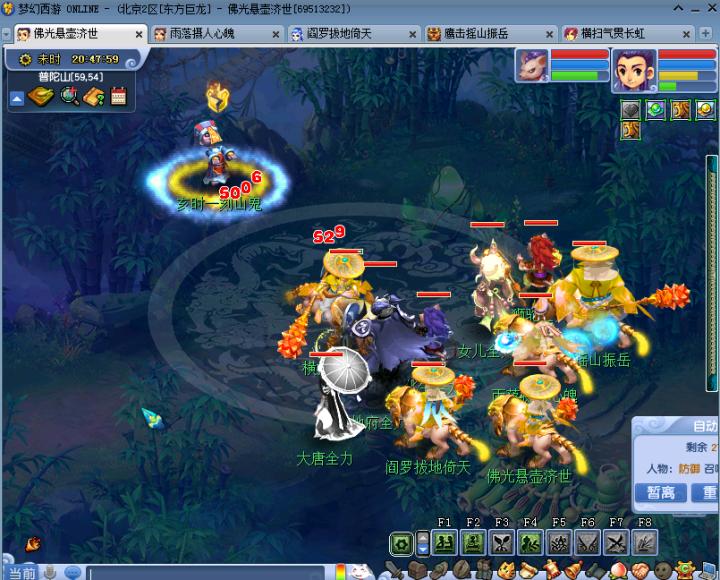Activate the F5 shortcut skill slot
This screenshot has width=720, height=580.
pyautogui.click(x=558, y=543)
